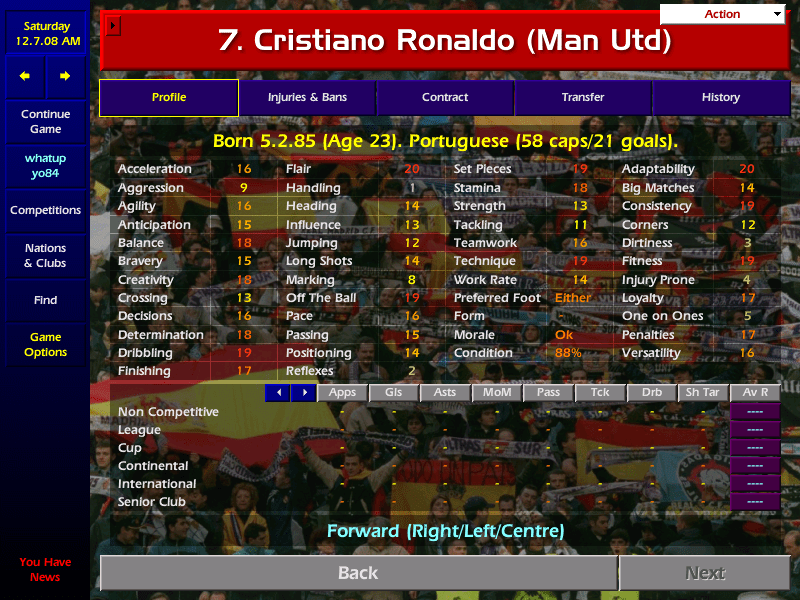
Task: Open the Competitions menu
Action: (45, 211)
